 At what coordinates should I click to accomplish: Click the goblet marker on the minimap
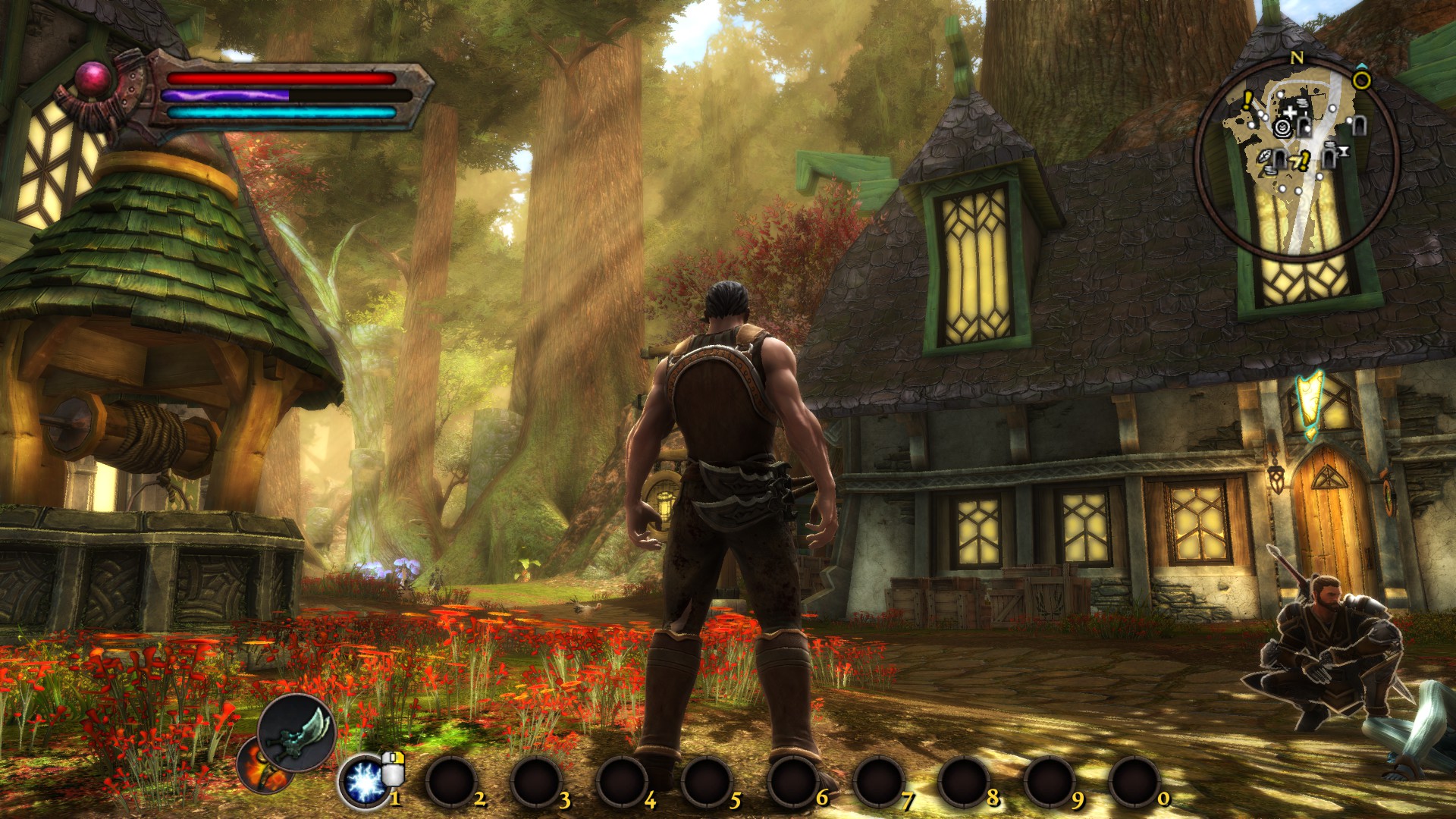click(x=1343, y=152)
